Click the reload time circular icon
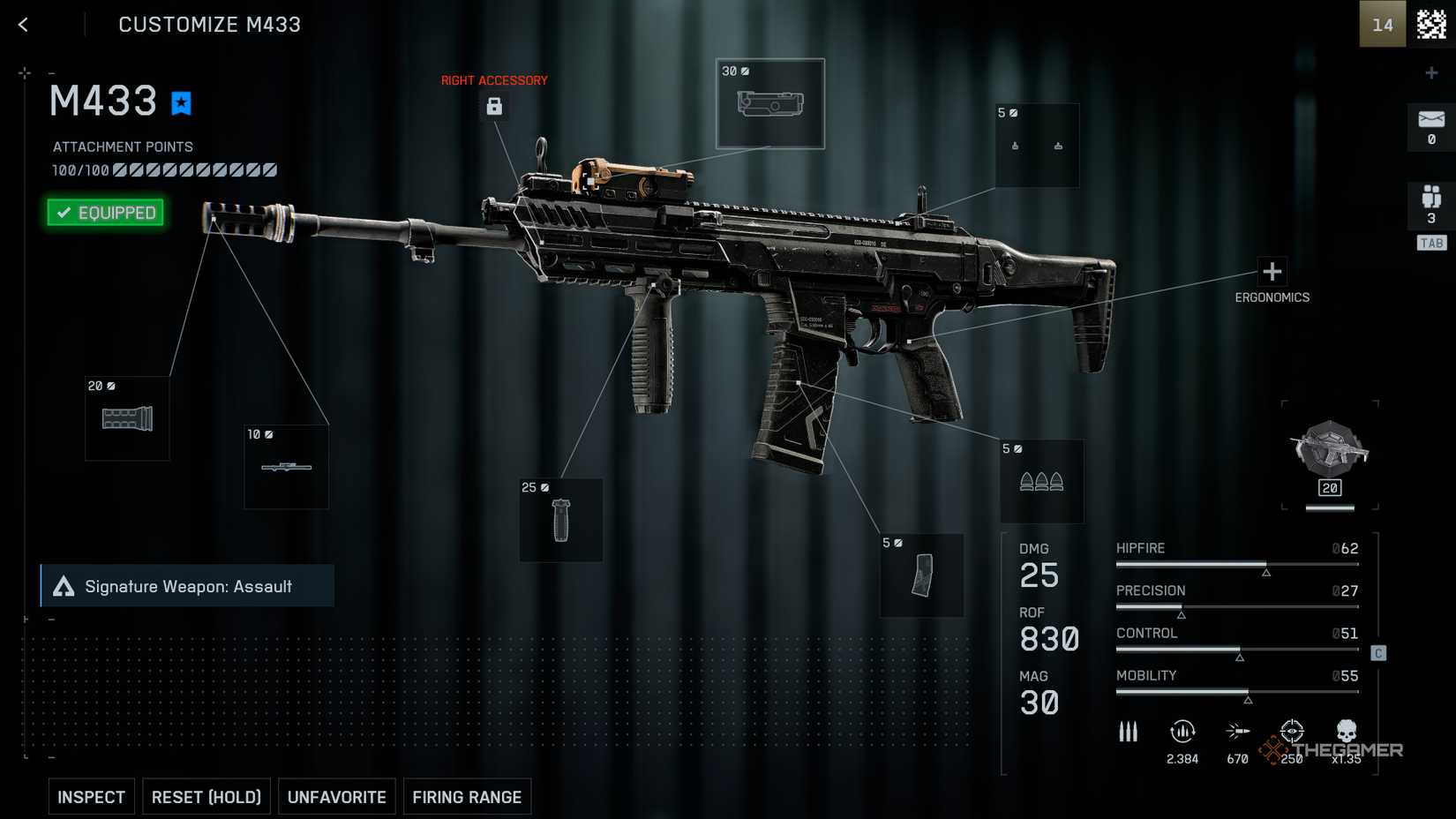The width and height of the screenshot is (1456, 819). click(x=1182, y=731)
